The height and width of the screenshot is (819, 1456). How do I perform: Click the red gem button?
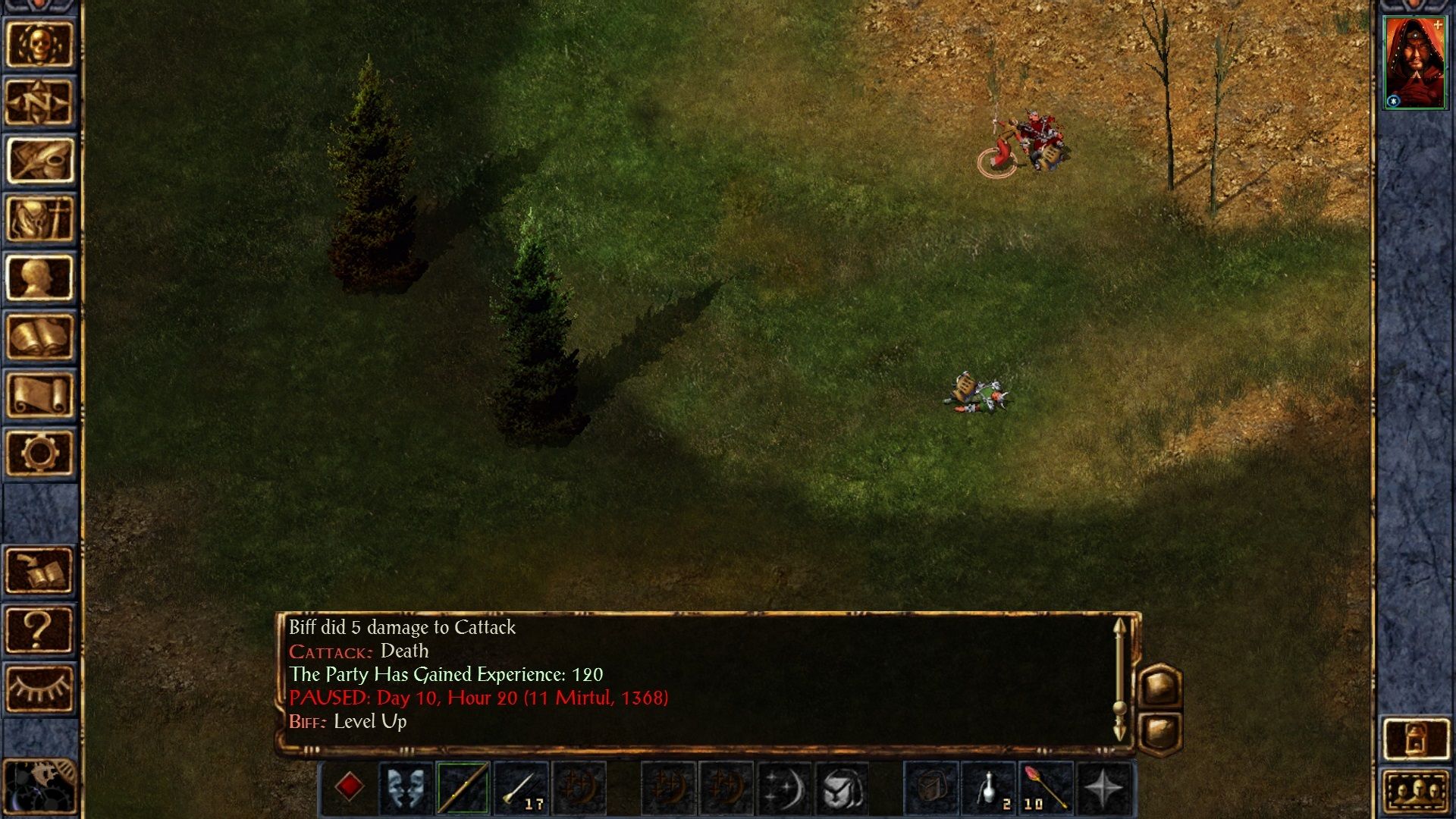(349, 787)
